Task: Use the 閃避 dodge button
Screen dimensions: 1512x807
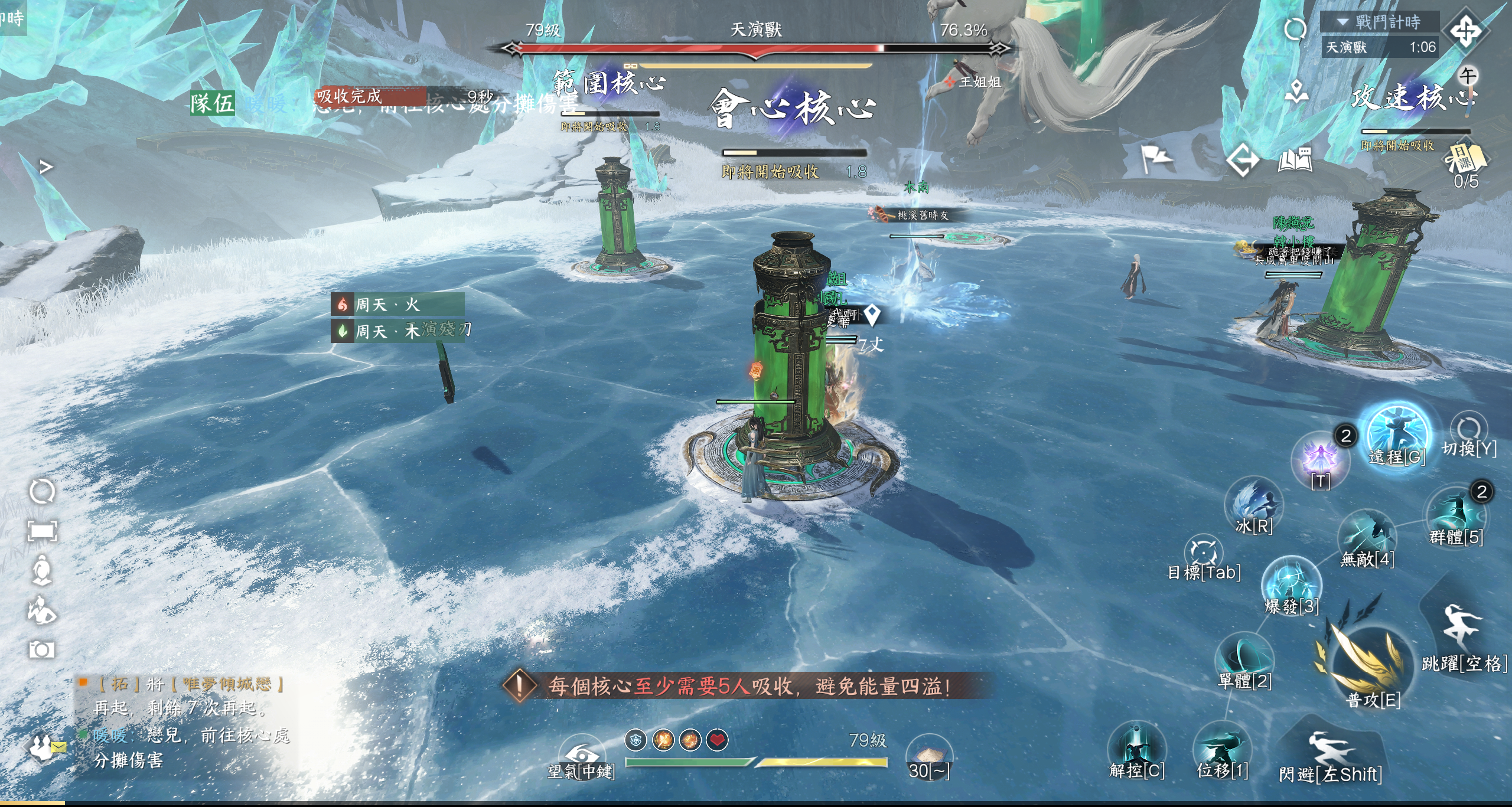Action: pos(1330,753)
